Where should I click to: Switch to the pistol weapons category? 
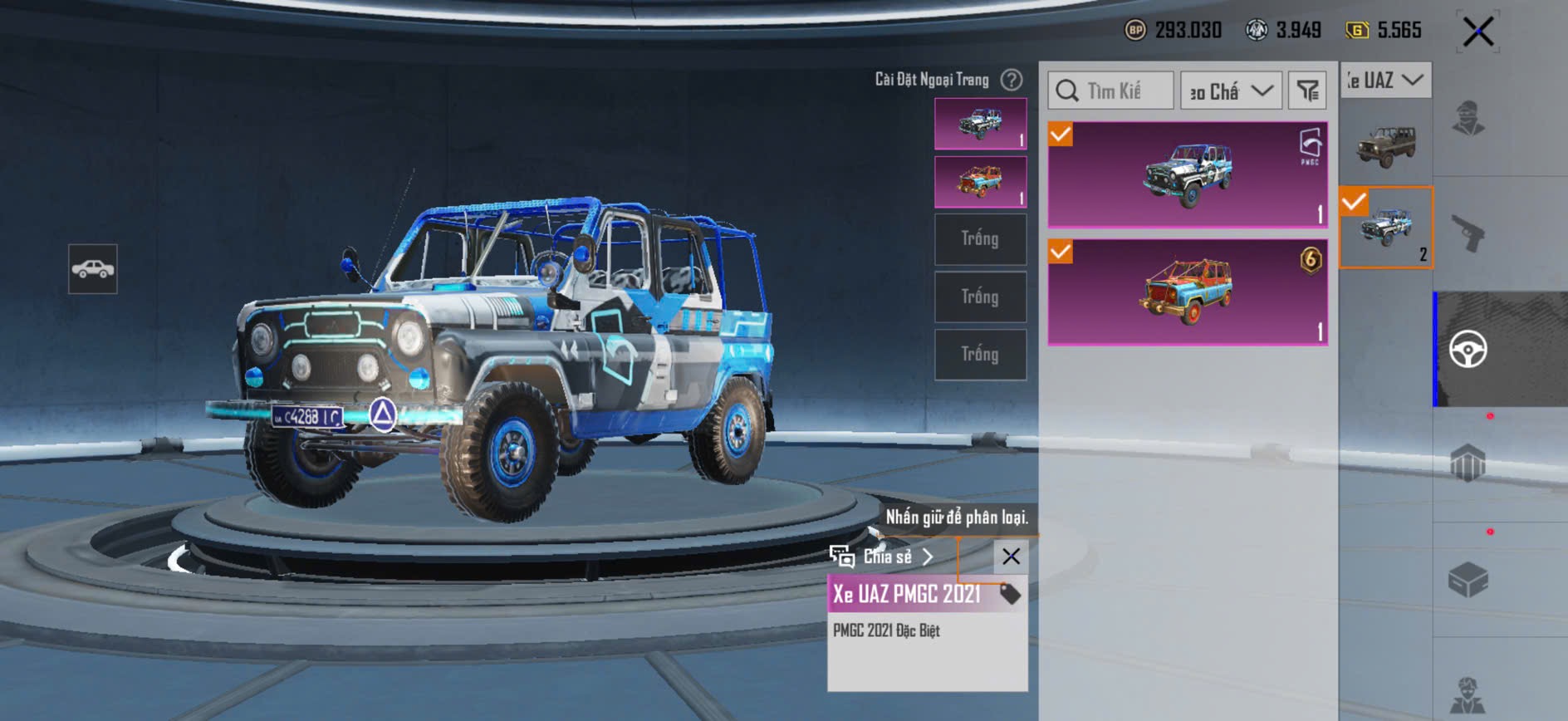pos(1468,233)
